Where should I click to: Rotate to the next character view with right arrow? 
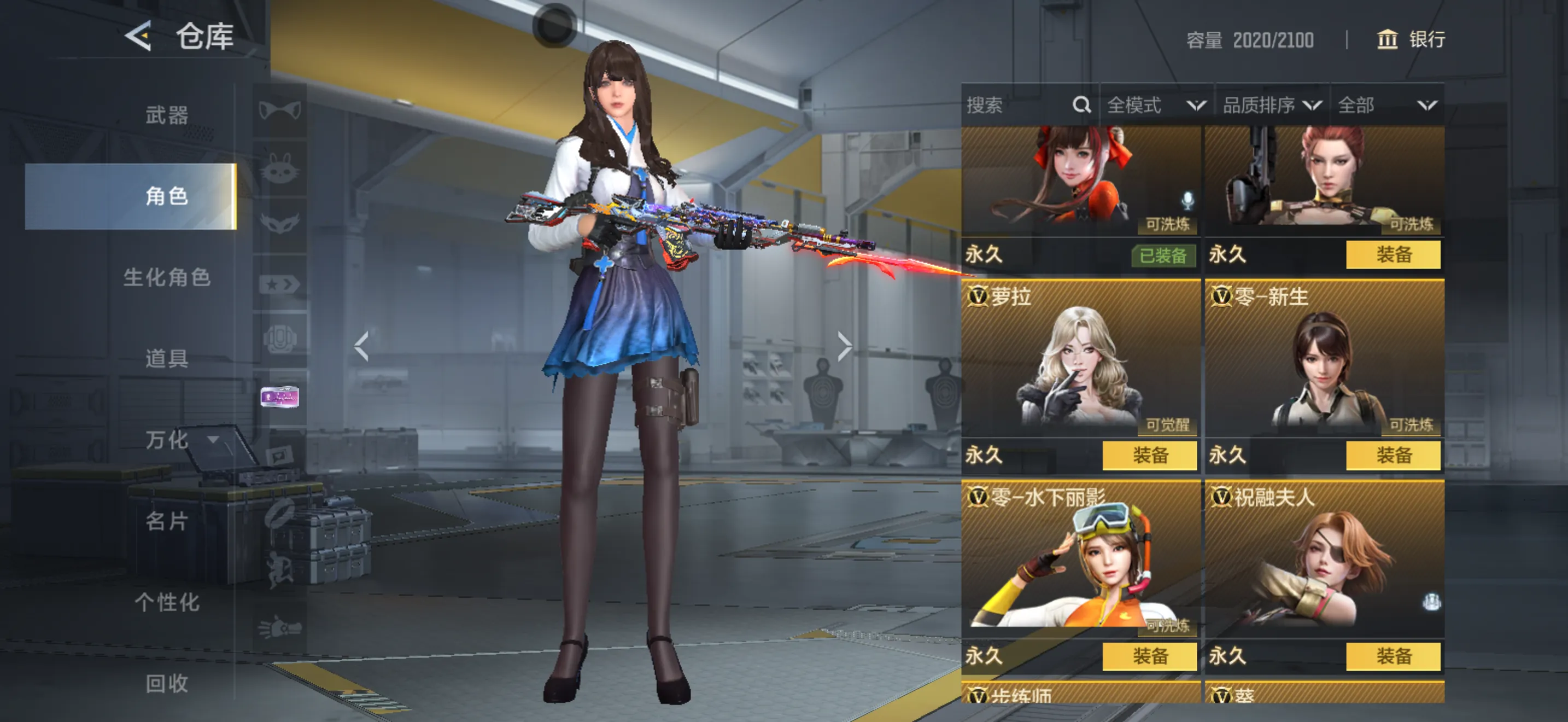(x=844, y=346)
